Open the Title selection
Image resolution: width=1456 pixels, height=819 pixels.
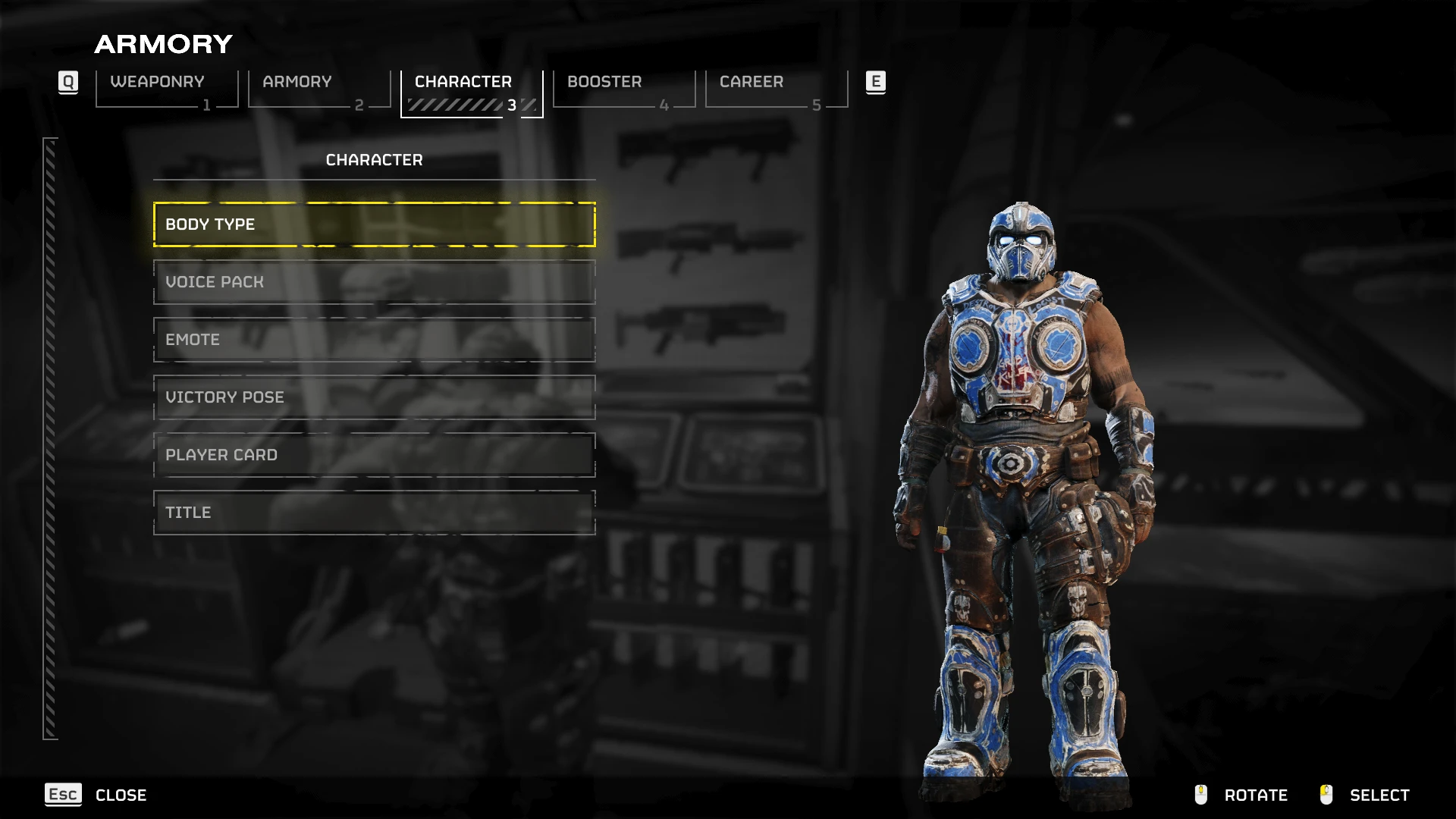374,513
